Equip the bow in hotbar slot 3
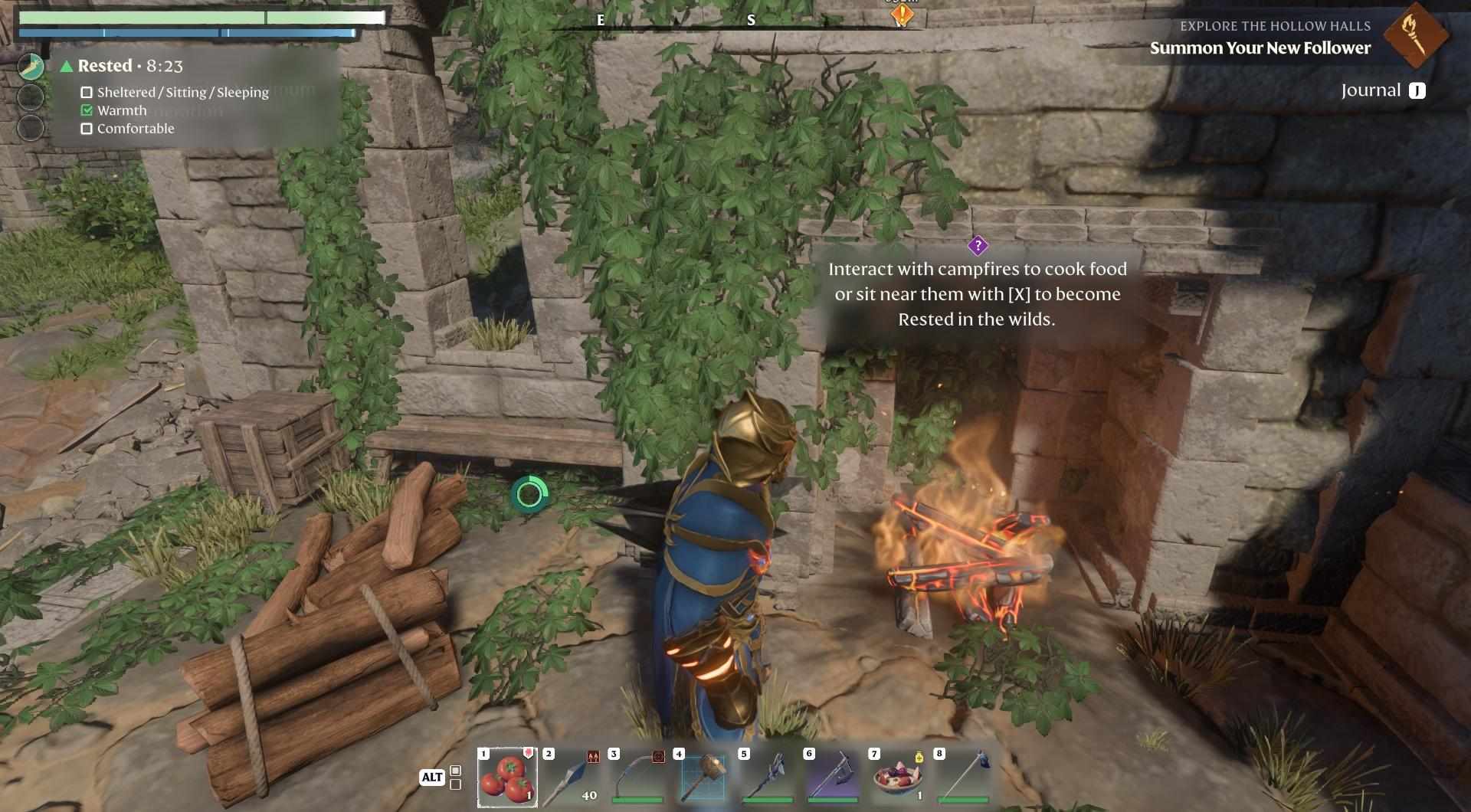 click(x=637, y=777)
